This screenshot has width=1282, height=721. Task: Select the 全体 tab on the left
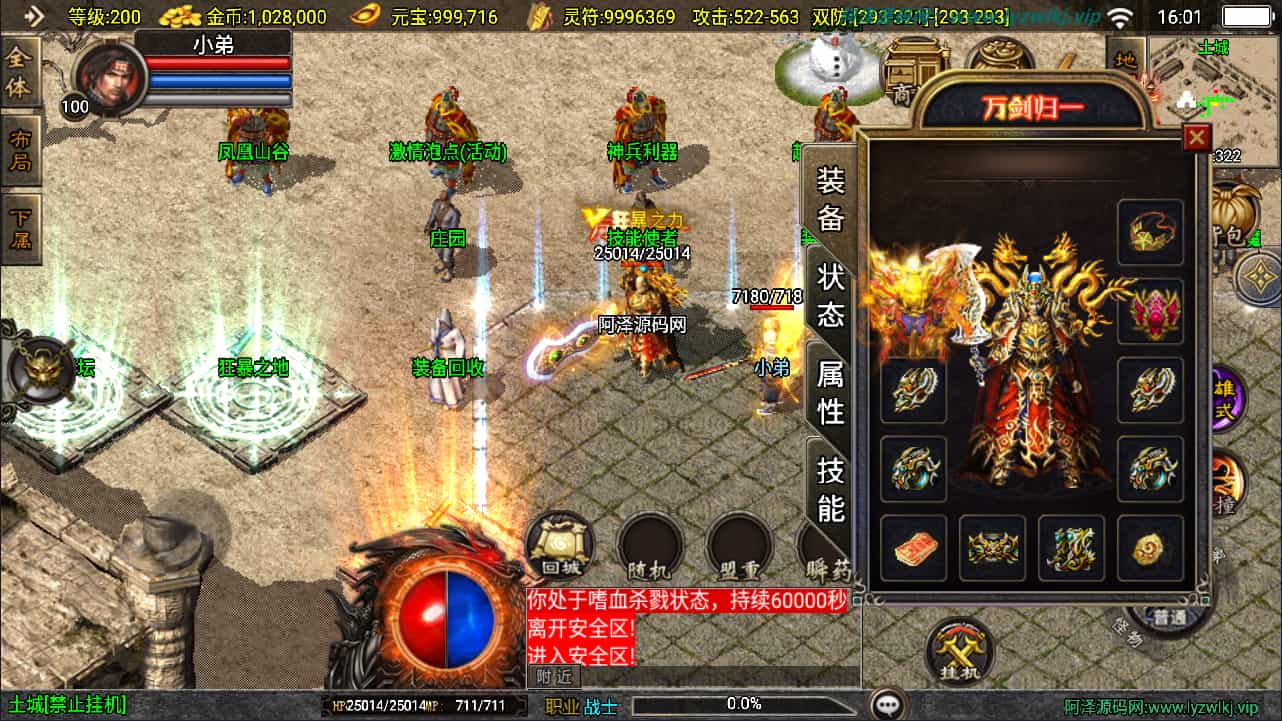pos(20,72)
